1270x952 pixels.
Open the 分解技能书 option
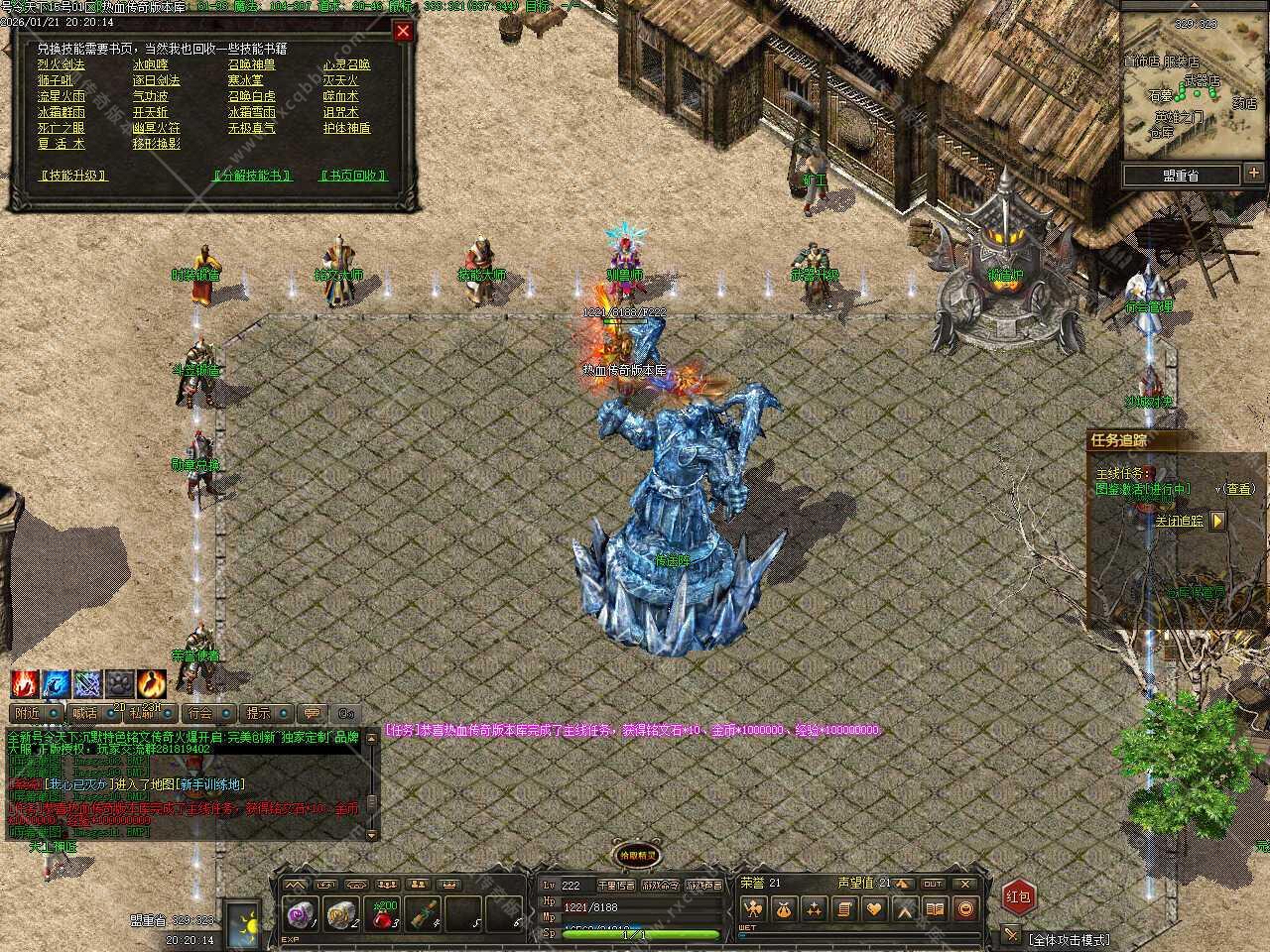click(254, 176)
